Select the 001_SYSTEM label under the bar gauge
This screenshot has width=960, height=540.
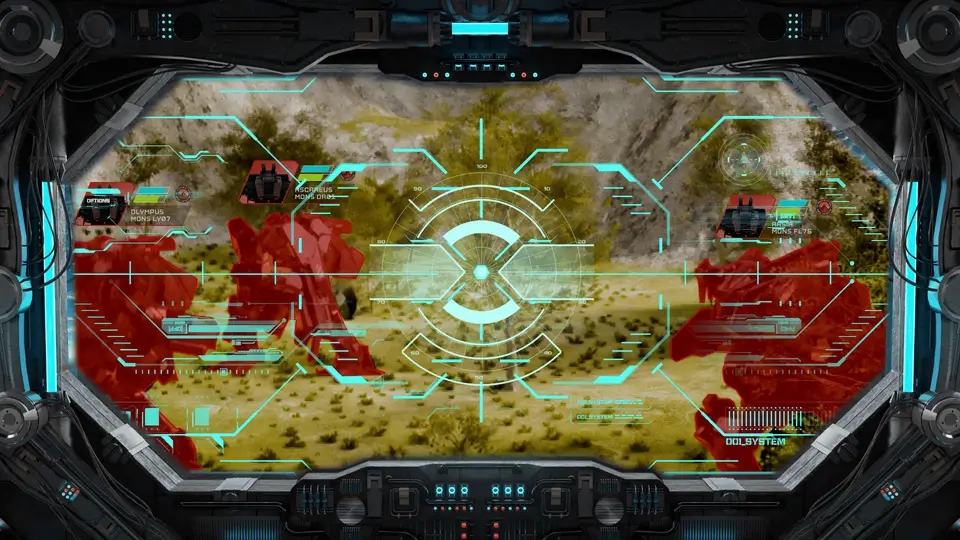coord(755,441)
